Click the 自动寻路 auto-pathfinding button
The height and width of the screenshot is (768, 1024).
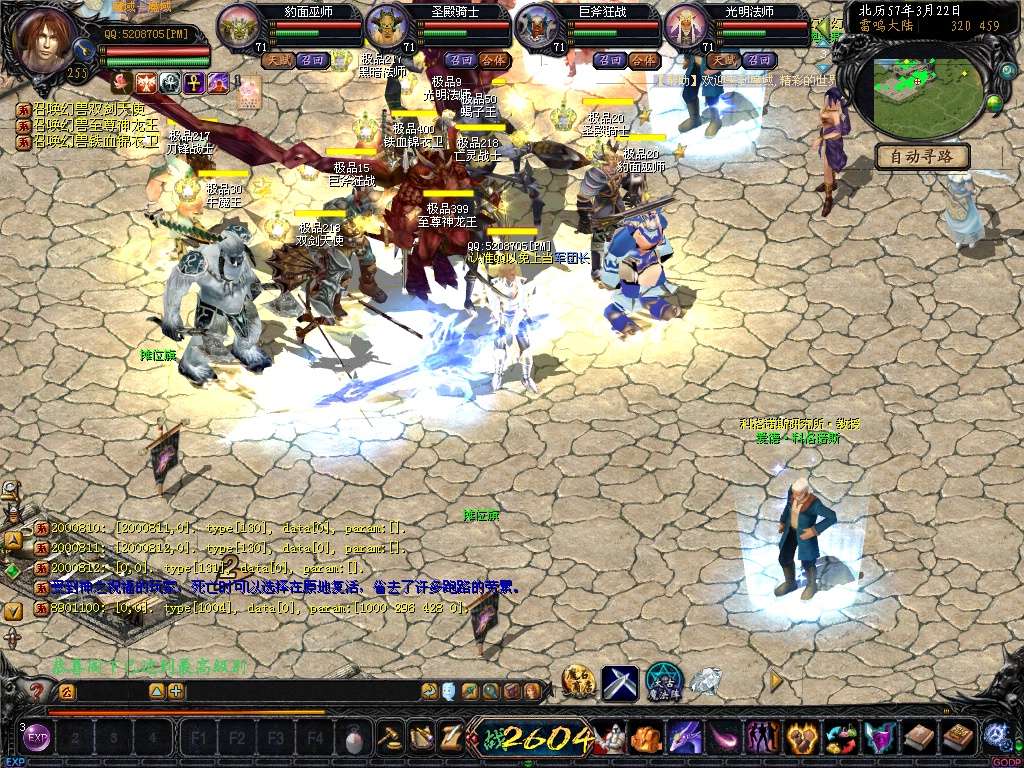pos(922,156)
